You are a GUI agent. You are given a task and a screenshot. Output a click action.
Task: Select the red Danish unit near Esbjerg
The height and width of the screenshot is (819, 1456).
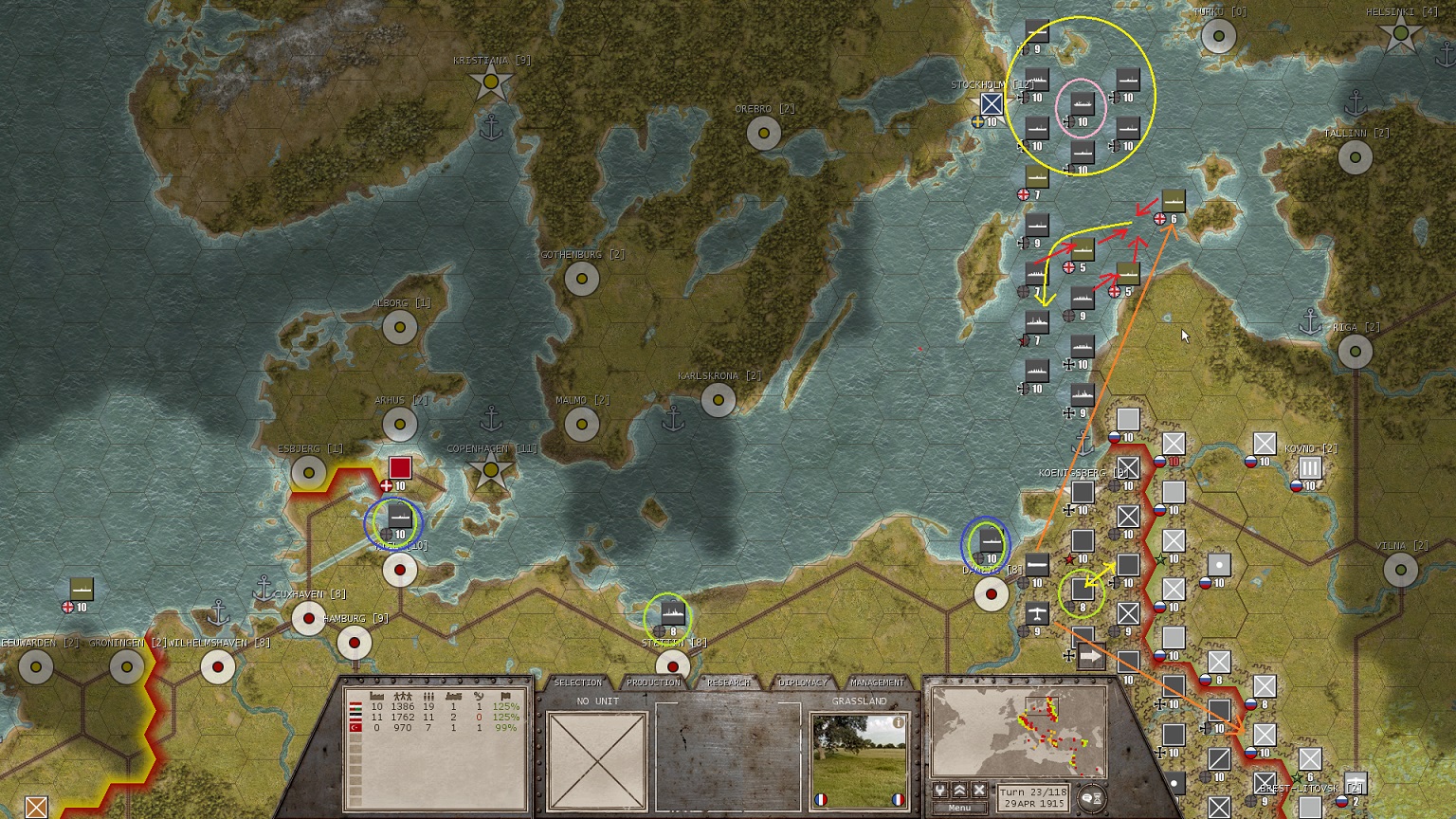(400, 468)
